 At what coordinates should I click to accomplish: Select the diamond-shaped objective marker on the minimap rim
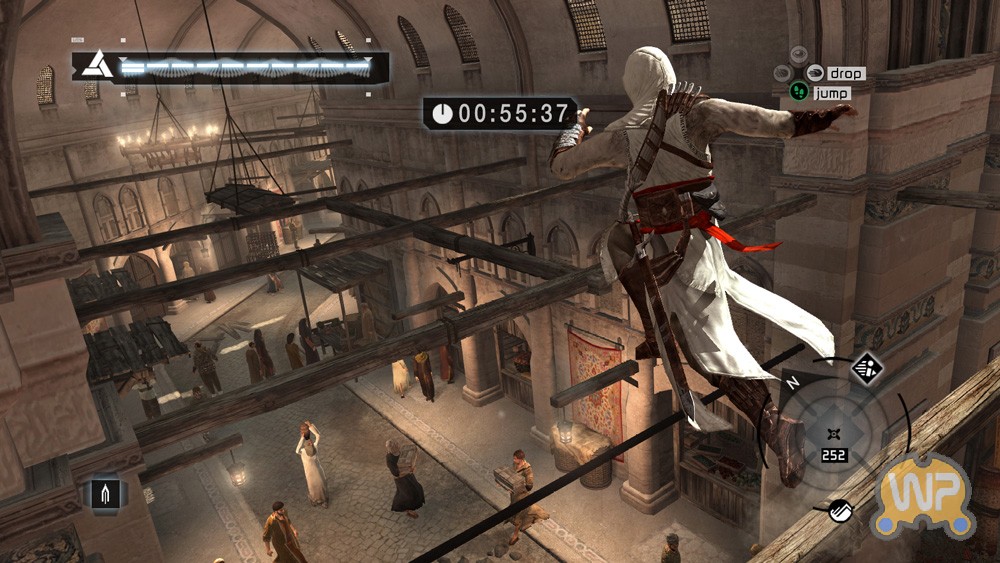coord(866,368)
